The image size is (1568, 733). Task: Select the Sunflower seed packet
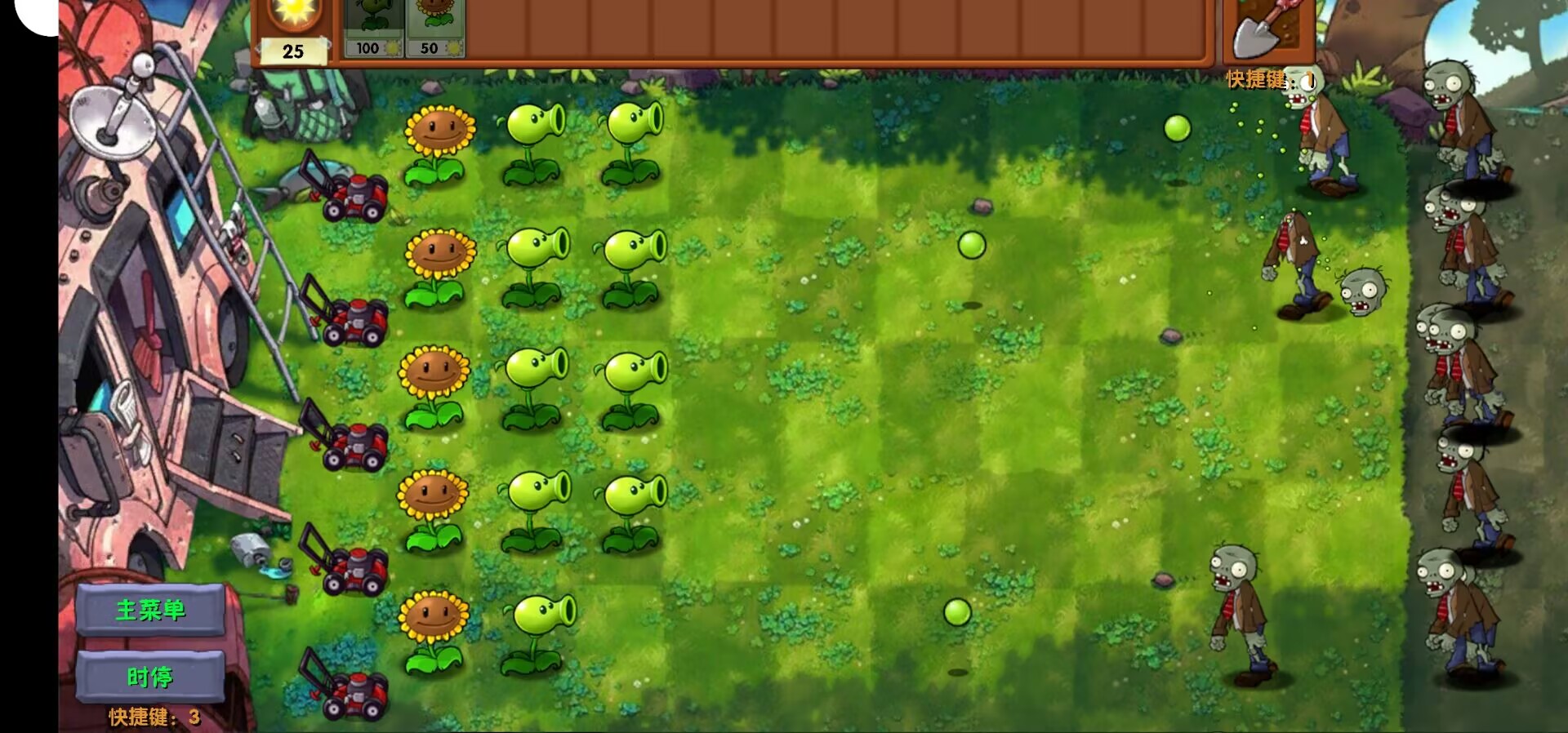coord(435,24)
